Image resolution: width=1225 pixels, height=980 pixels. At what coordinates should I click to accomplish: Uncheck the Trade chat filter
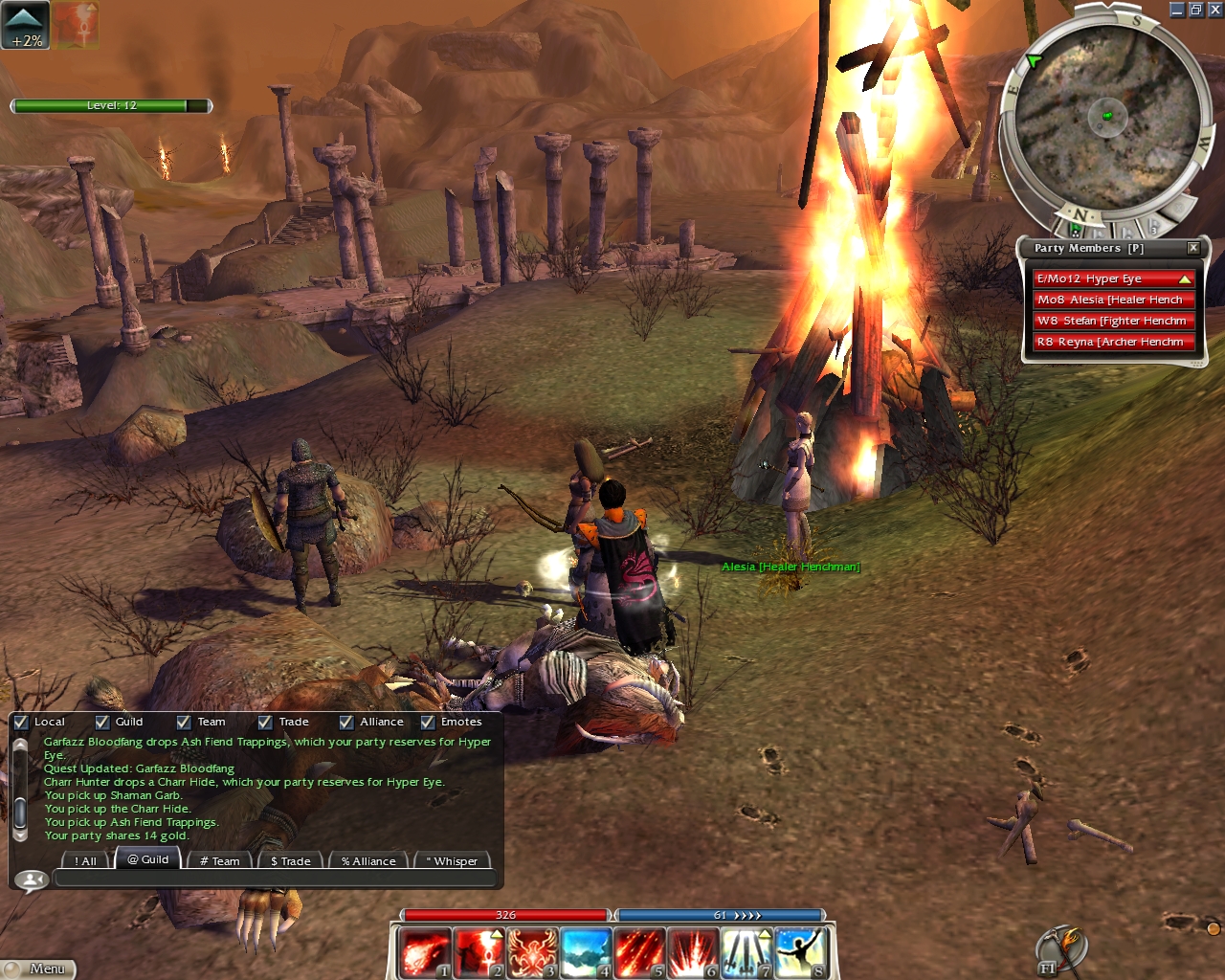[265, 723]
